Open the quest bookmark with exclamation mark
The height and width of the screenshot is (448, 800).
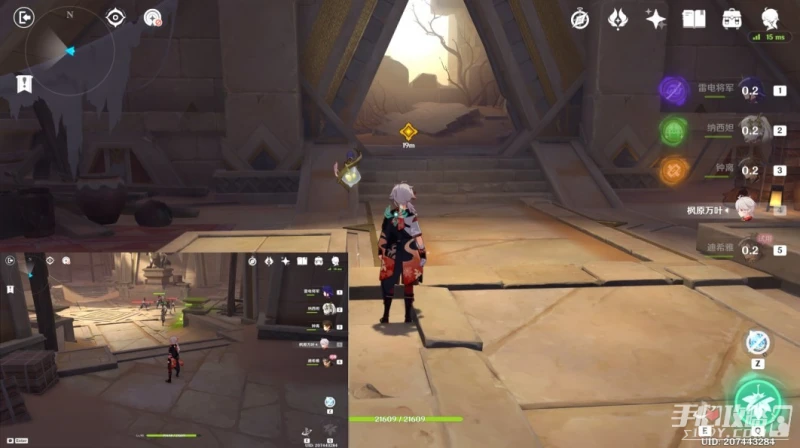click(x=24, y=84)
